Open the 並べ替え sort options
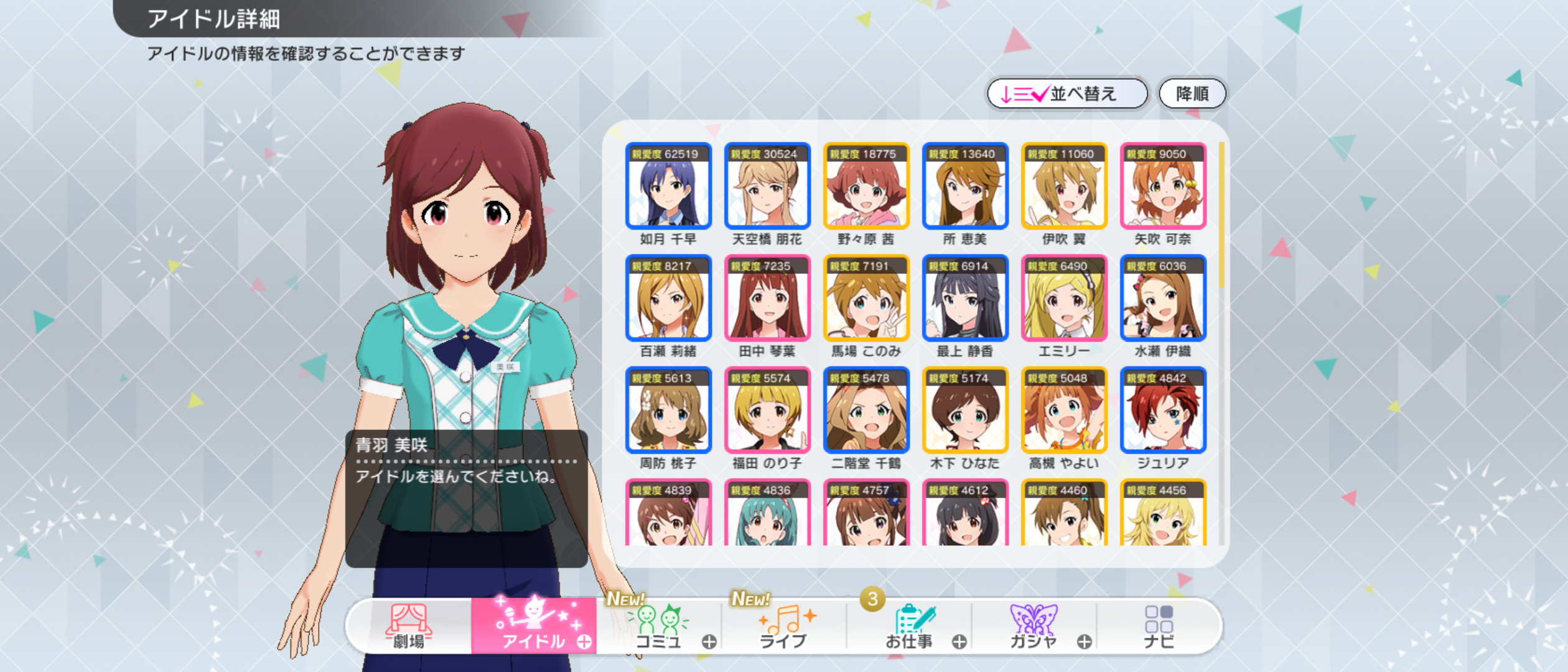The width and height of the screenshot is (1568, 672). [x=1066, y=94]
